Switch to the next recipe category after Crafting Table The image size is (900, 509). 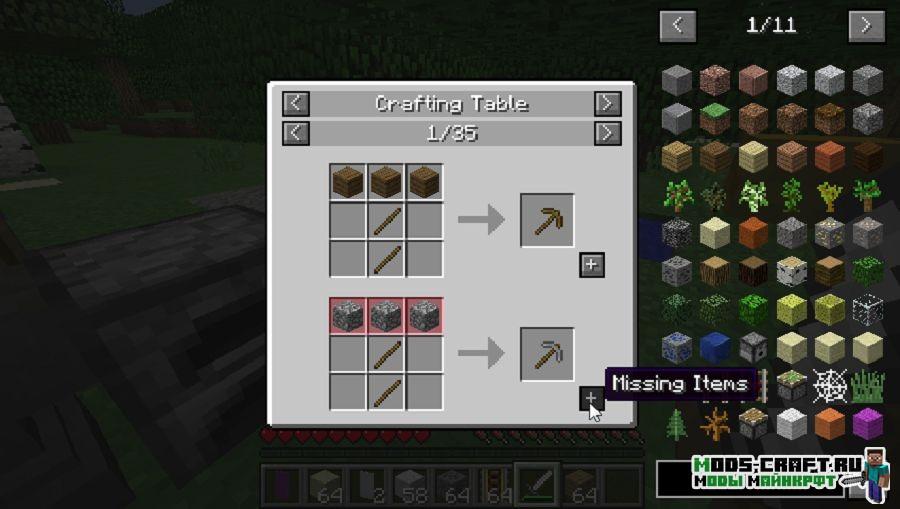point(607,103)
